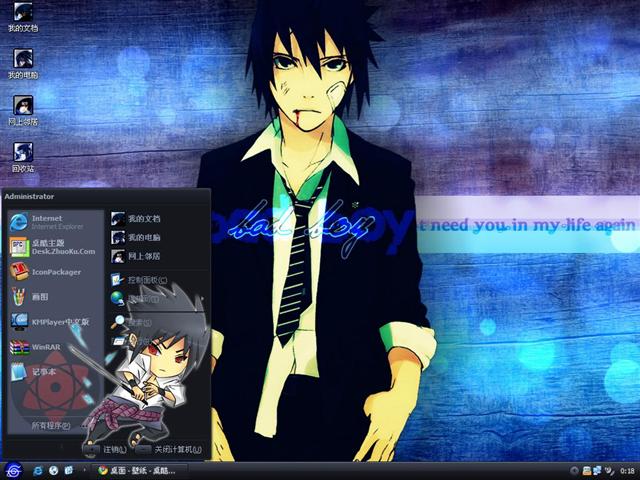Launch the 画图 paint program

pos(40,296)
